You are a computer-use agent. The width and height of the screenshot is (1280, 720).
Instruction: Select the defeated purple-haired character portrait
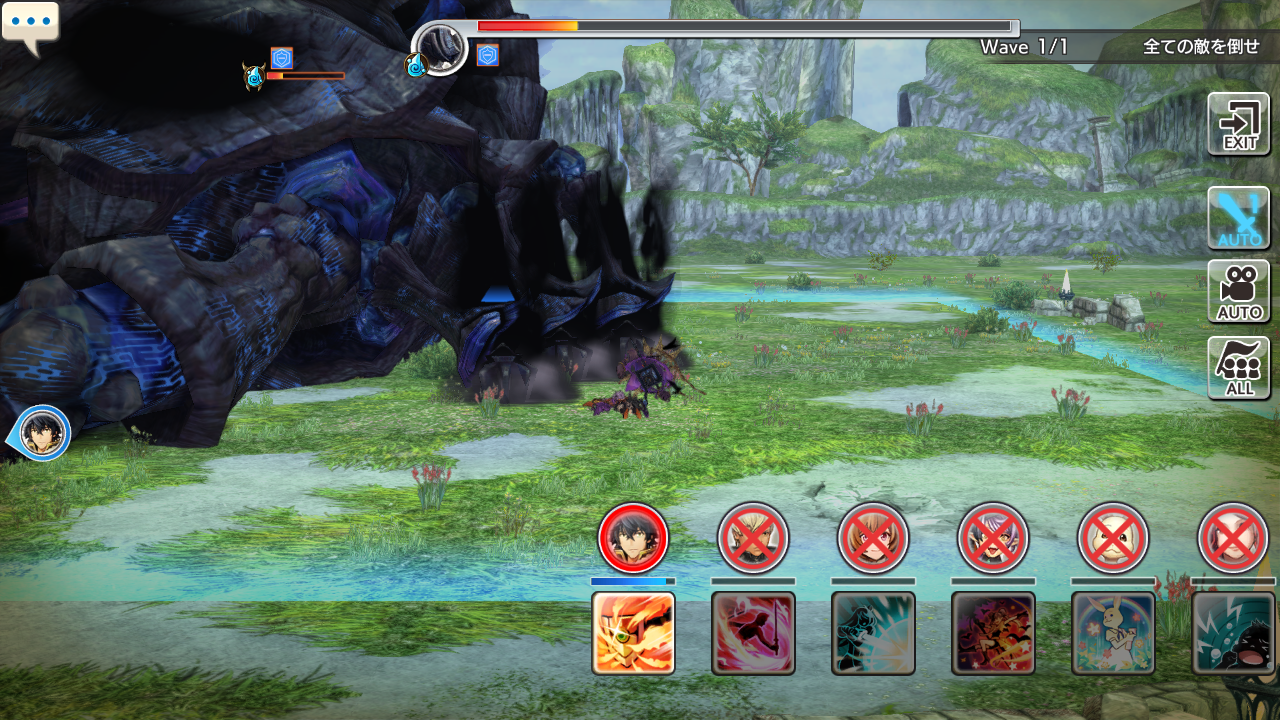point(993,537)
